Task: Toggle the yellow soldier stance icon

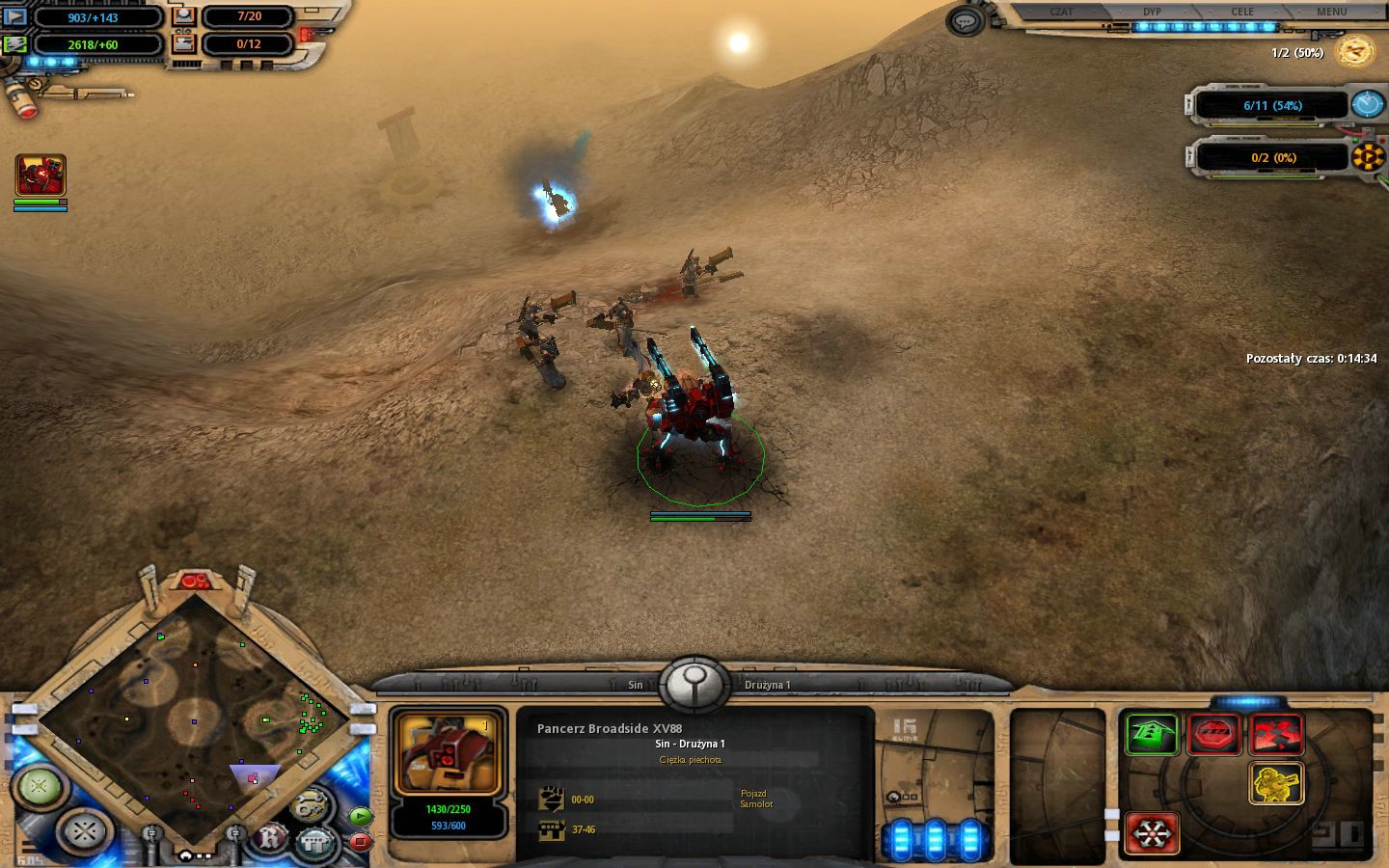Action: point(1277,783)
